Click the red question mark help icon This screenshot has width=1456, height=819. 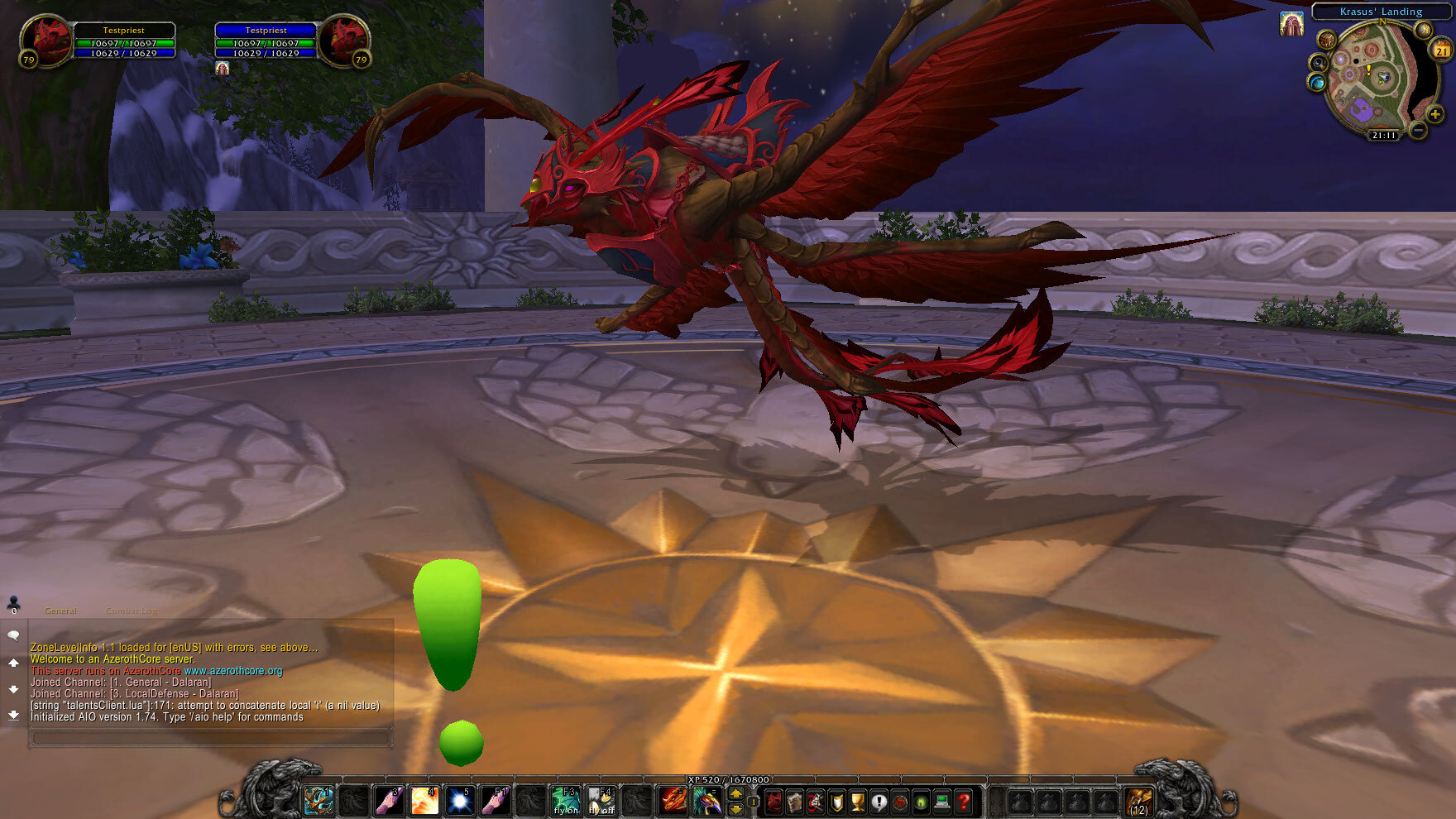coord(962,802)
